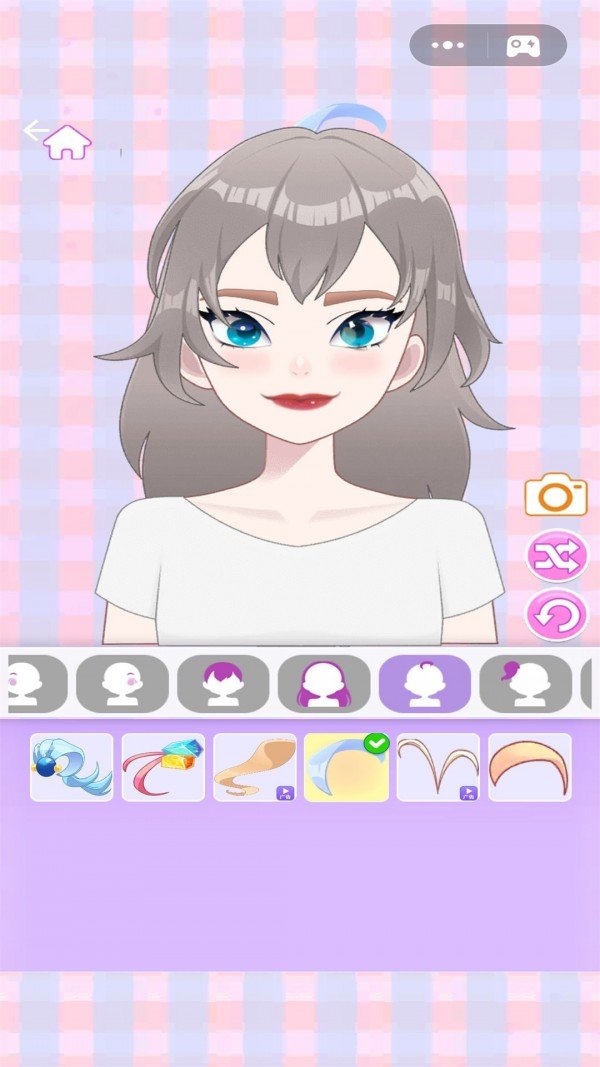The height and width of the screenshot is (1067, 600).
Task: Take a photo with the camera button
Action: [555, 495]
